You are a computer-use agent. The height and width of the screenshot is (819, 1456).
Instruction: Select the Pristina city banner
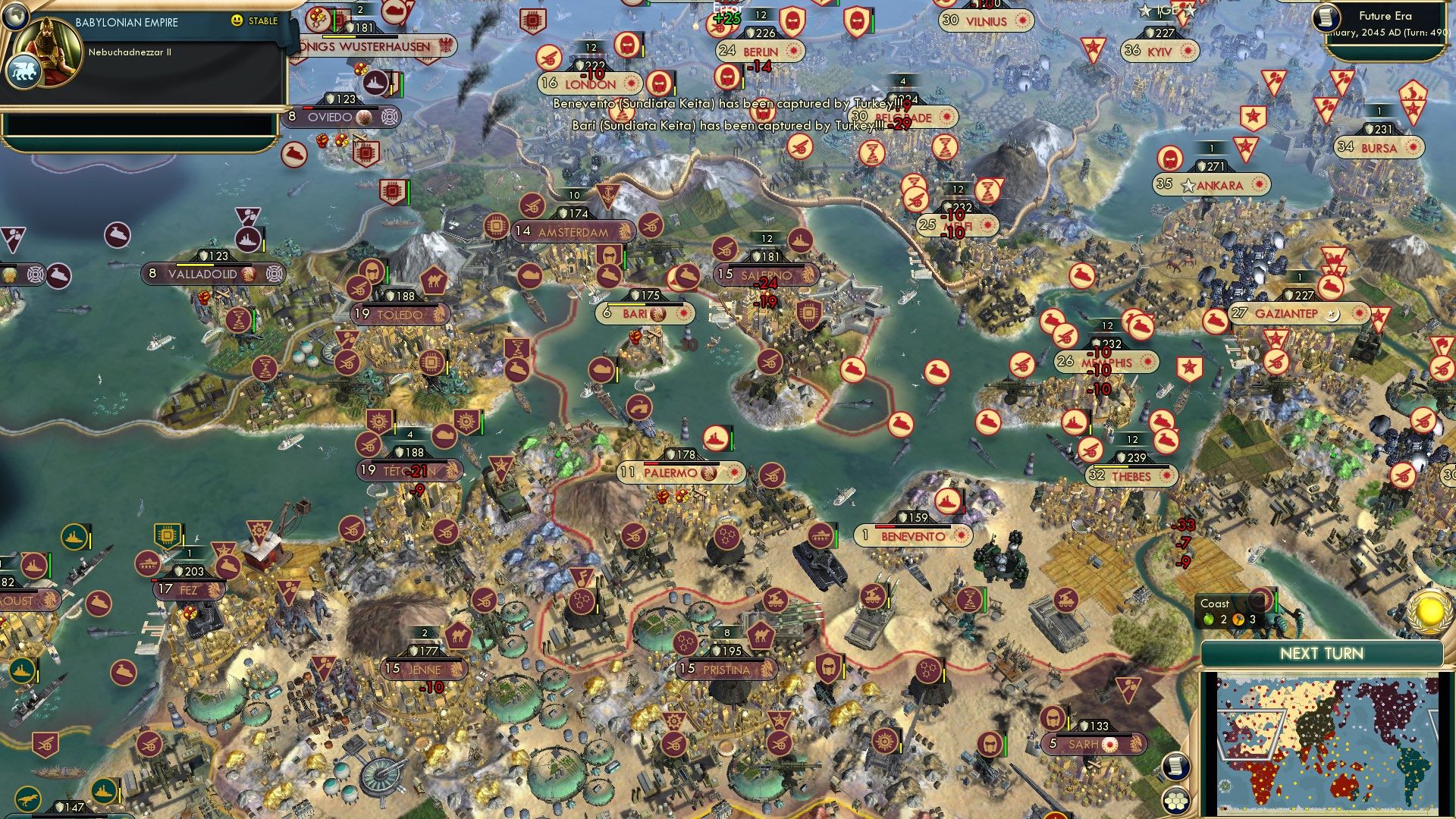(x=726, y=670)
